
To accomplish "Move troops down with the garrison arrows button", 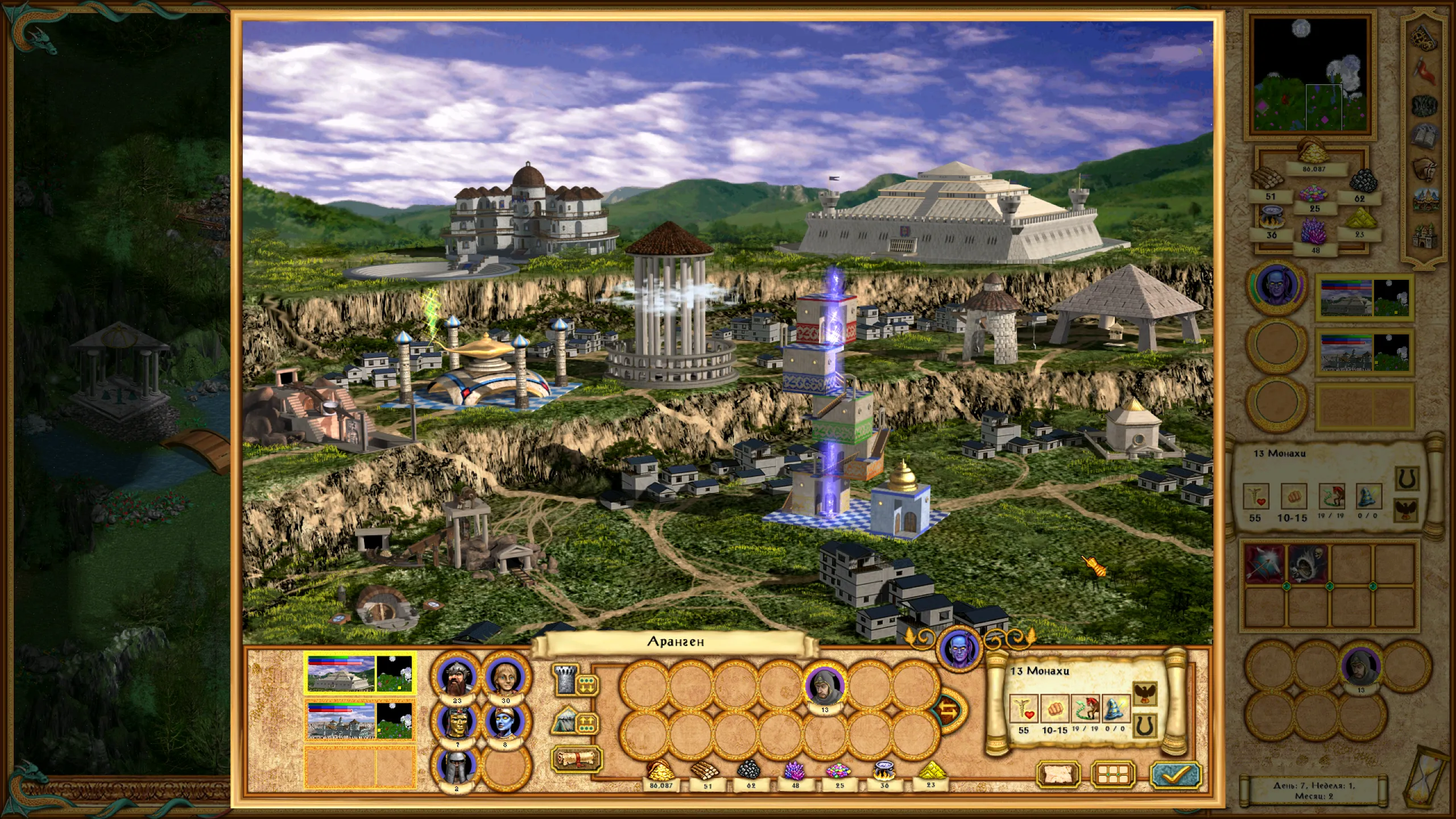I will click(588, 684).
